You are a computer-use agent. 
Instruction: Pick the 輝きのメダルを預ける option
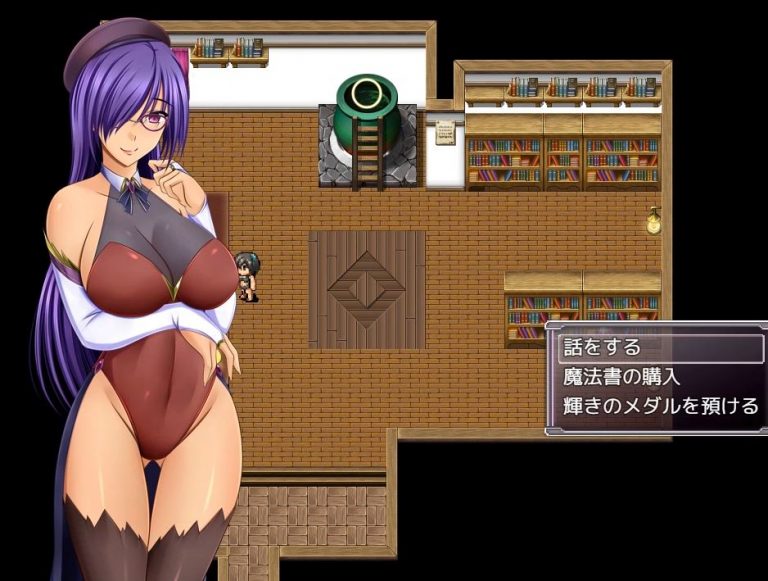(657, 407)
